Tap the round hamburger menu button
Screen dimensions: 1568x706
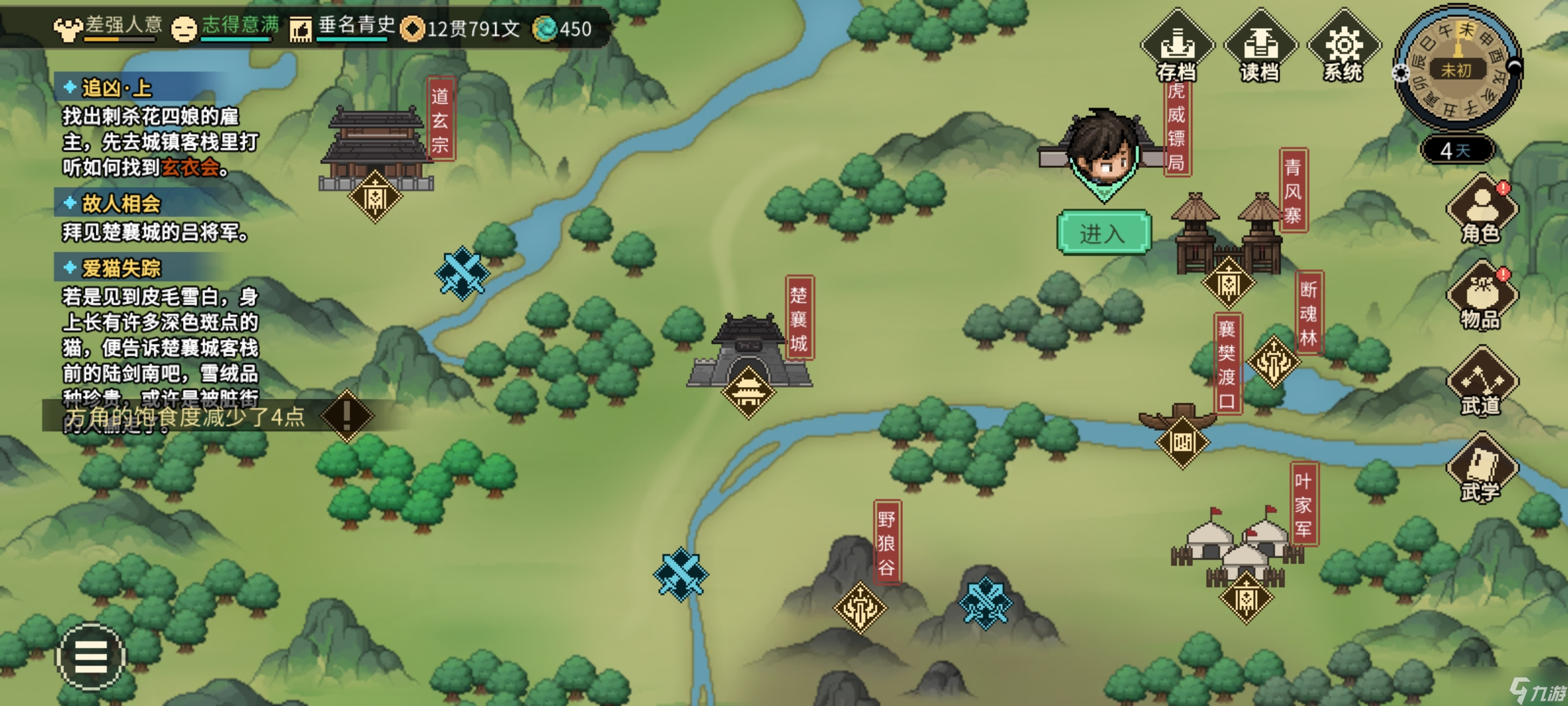[x=91, y=656]
